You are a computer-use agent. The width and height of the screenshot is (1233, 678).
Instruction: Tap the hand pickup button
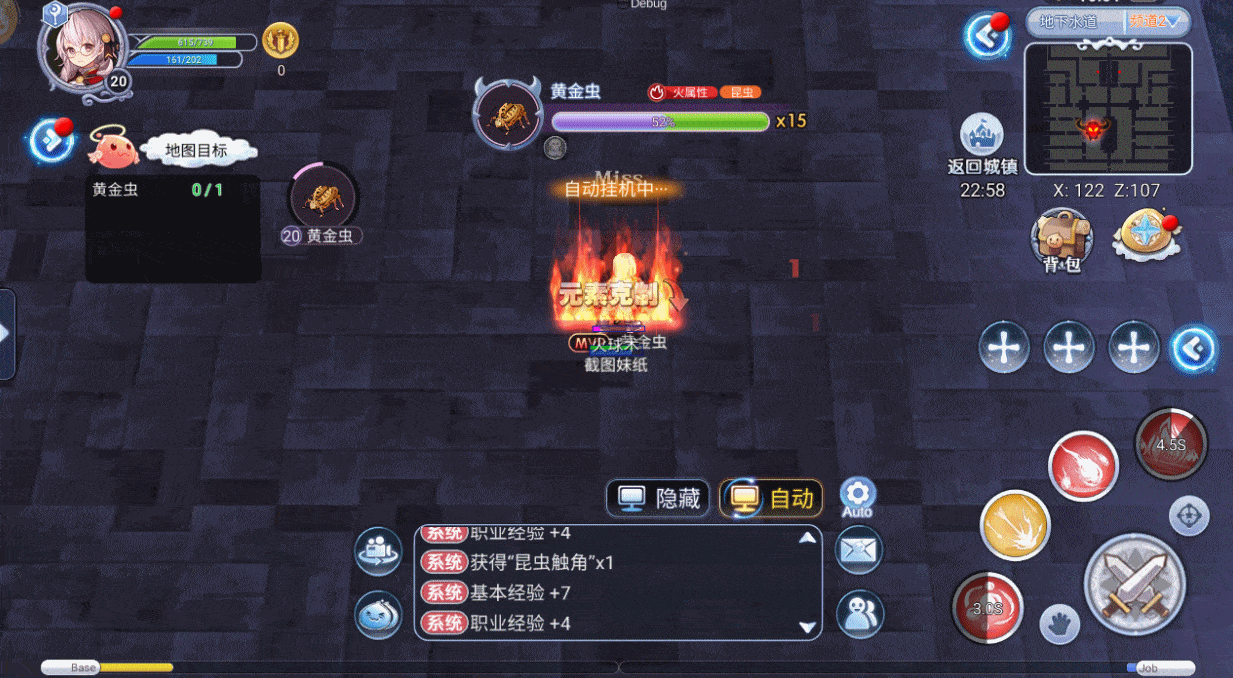coord(1060,624)
